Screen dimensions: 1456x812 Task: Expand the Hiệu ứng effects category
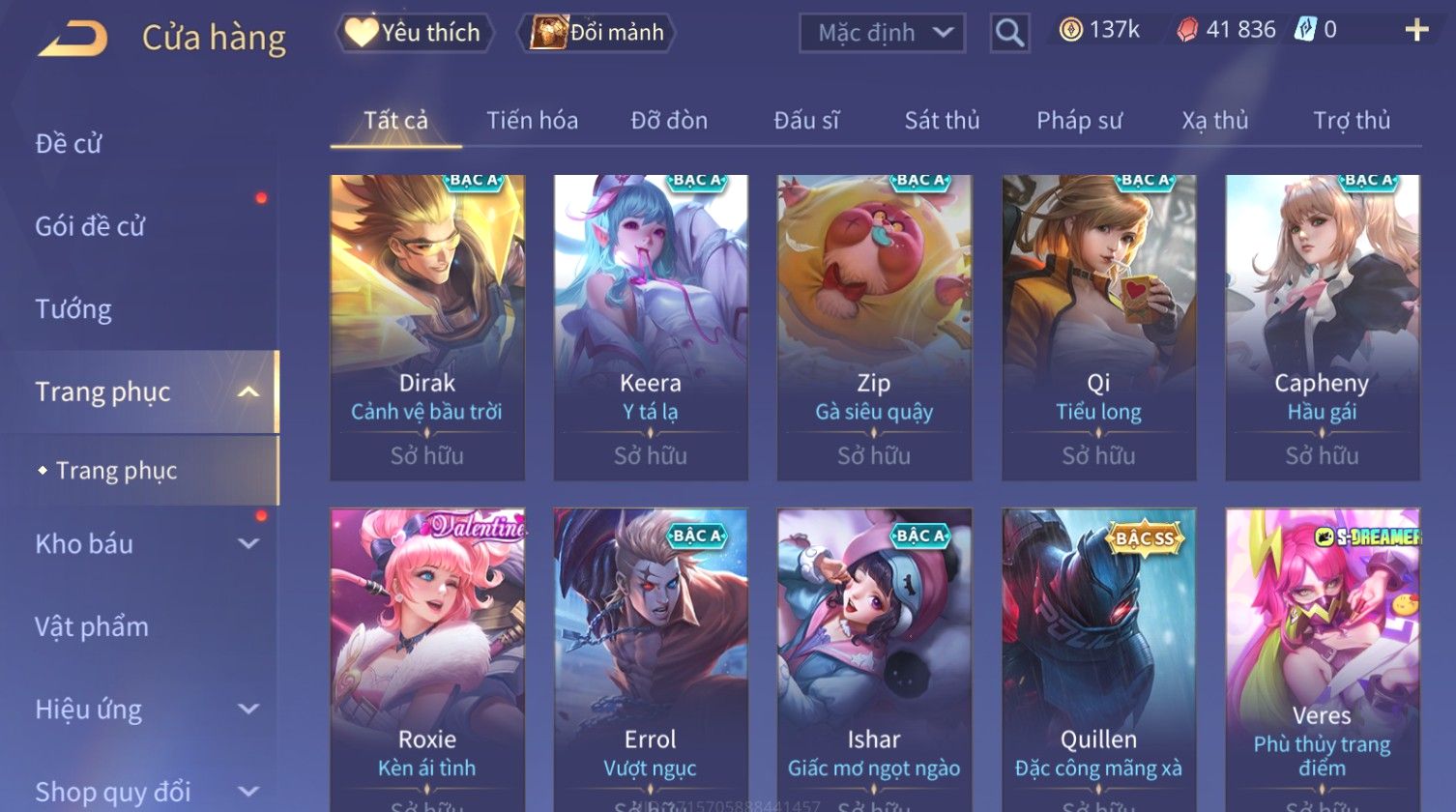pyautogui.click(x=145, y=710)
